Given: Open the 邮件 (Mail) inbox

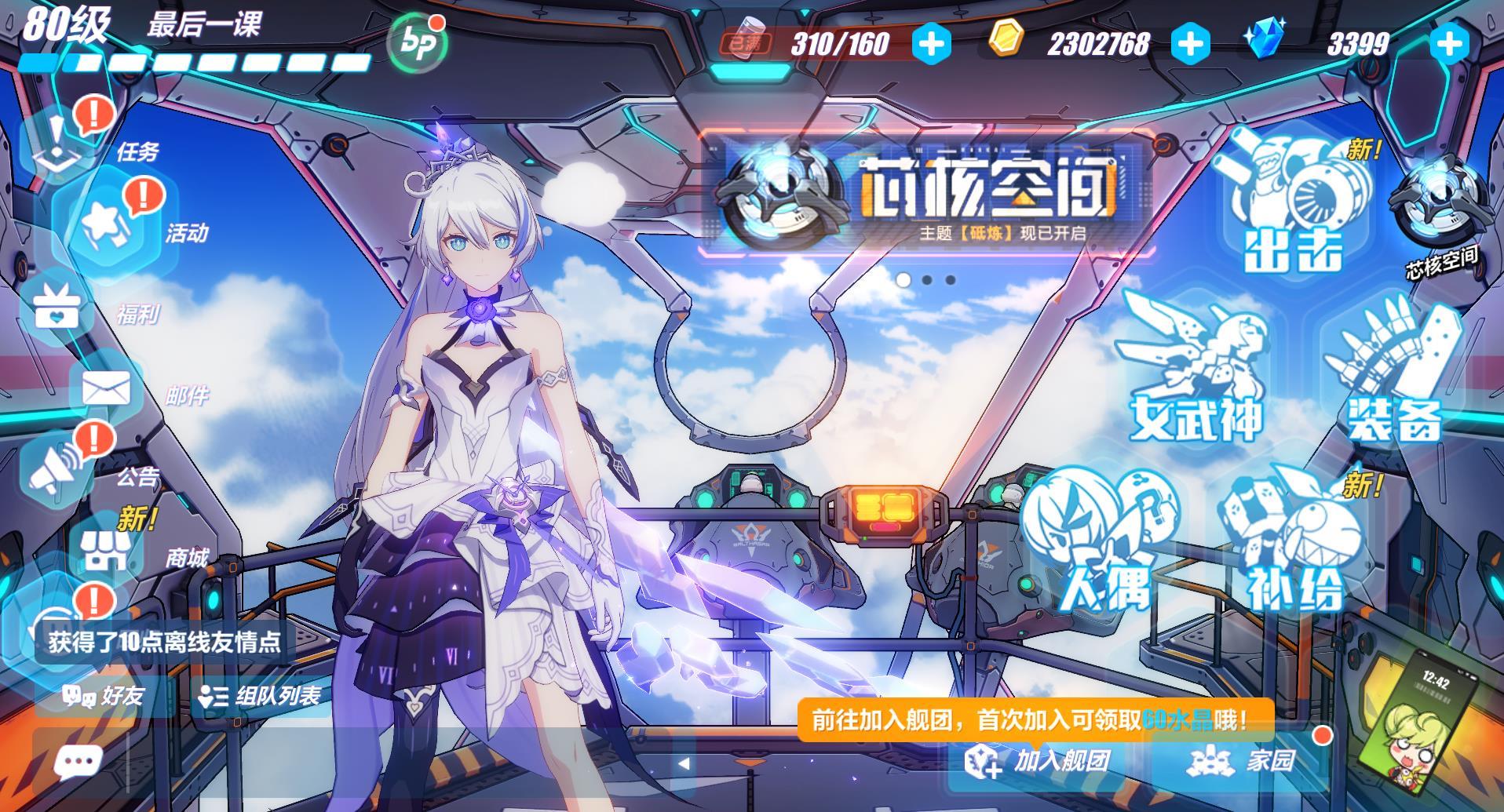Looking at the screenshot, I should click(106, 389).
